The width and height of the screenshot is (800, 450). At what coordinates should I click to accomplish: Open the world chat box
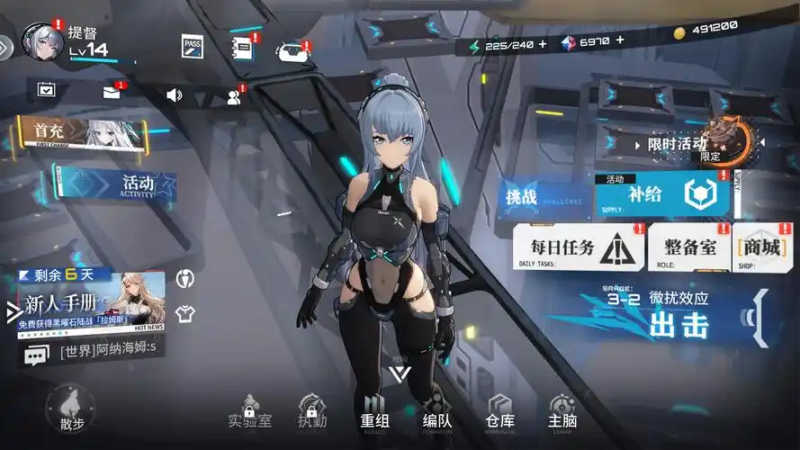tap(90, 353)
